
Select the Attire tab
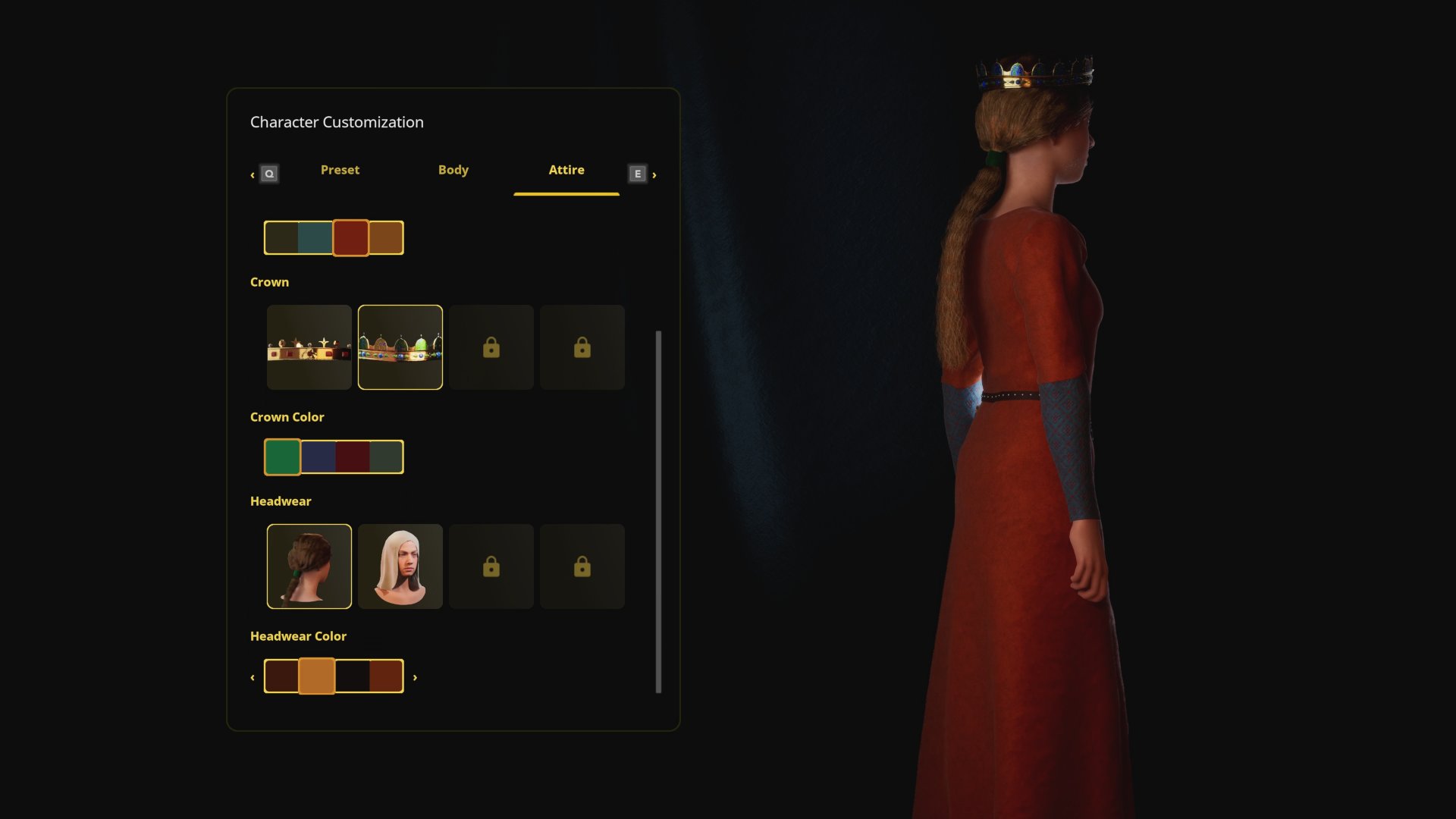(x=566, y=170)
